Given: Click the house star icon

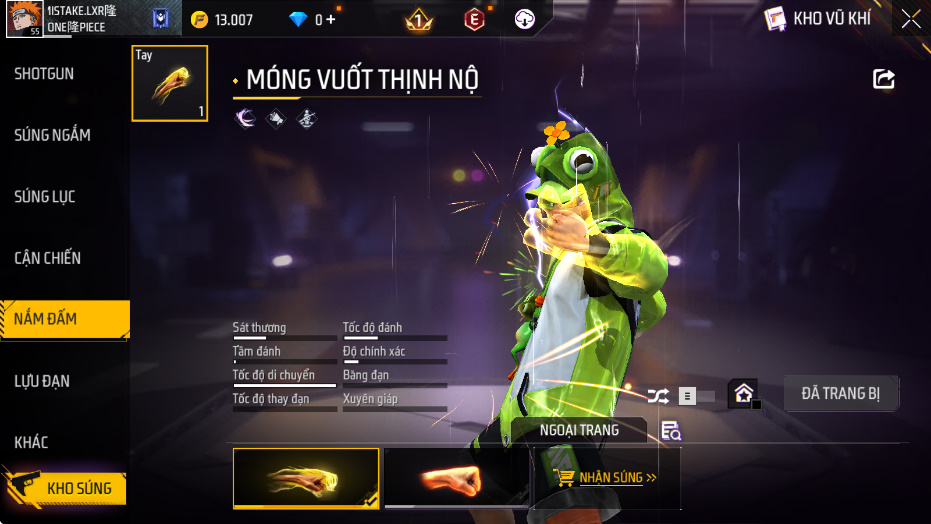Looking at the screenshot, I should pyautogui.click(x=743, y=394).
